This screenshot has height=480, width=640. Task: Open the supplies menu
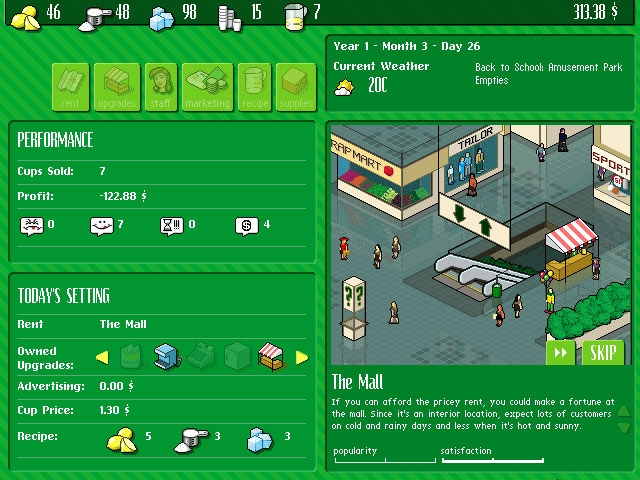click(x=295, y=86)
